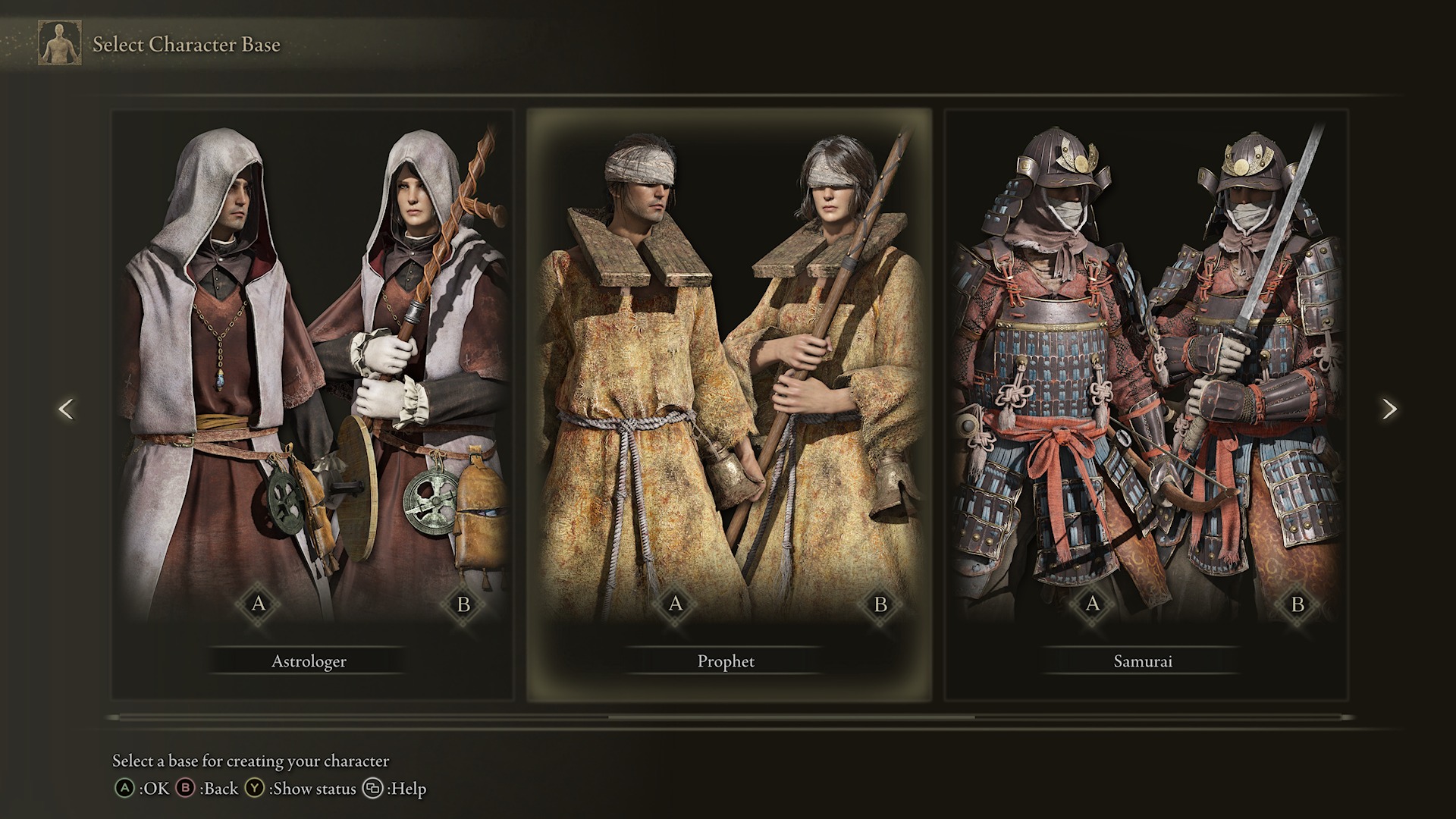Screen dimensions: 1456x819
Task: Select the A variant under Astrologer
Action: (x=259, y=605)
